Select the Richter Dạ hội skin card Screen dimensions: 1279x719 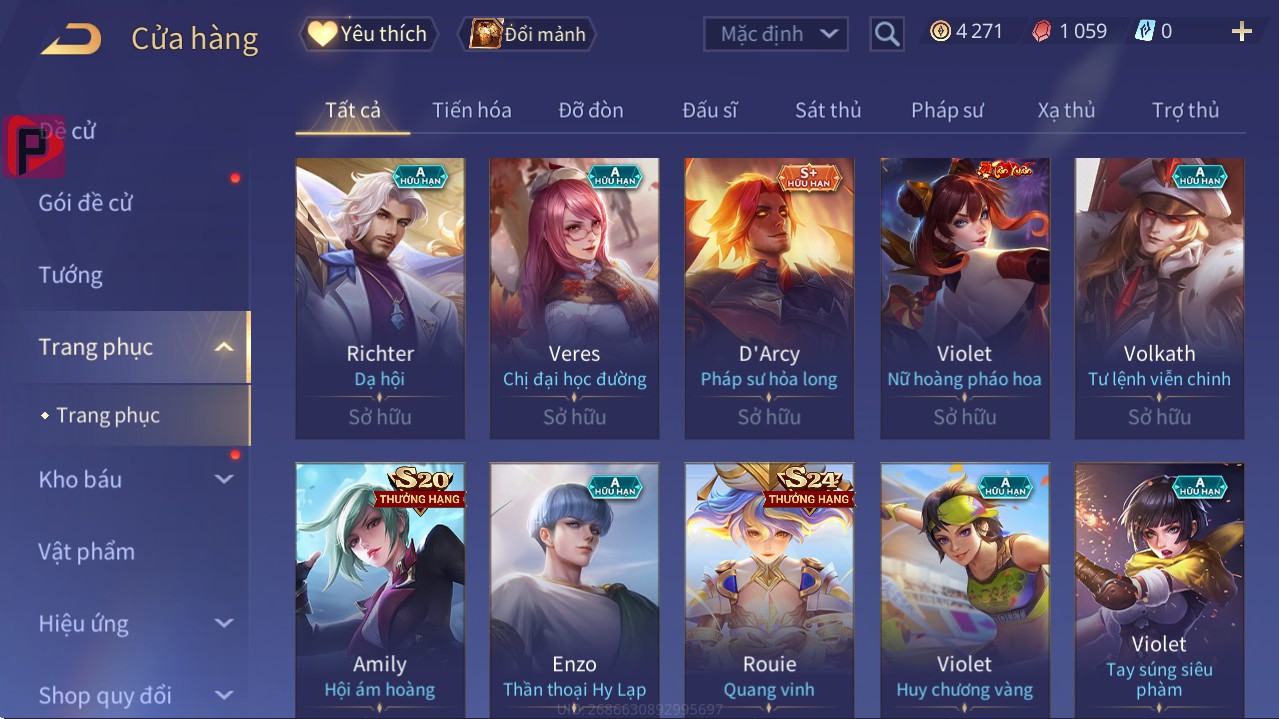pos(380,298)
